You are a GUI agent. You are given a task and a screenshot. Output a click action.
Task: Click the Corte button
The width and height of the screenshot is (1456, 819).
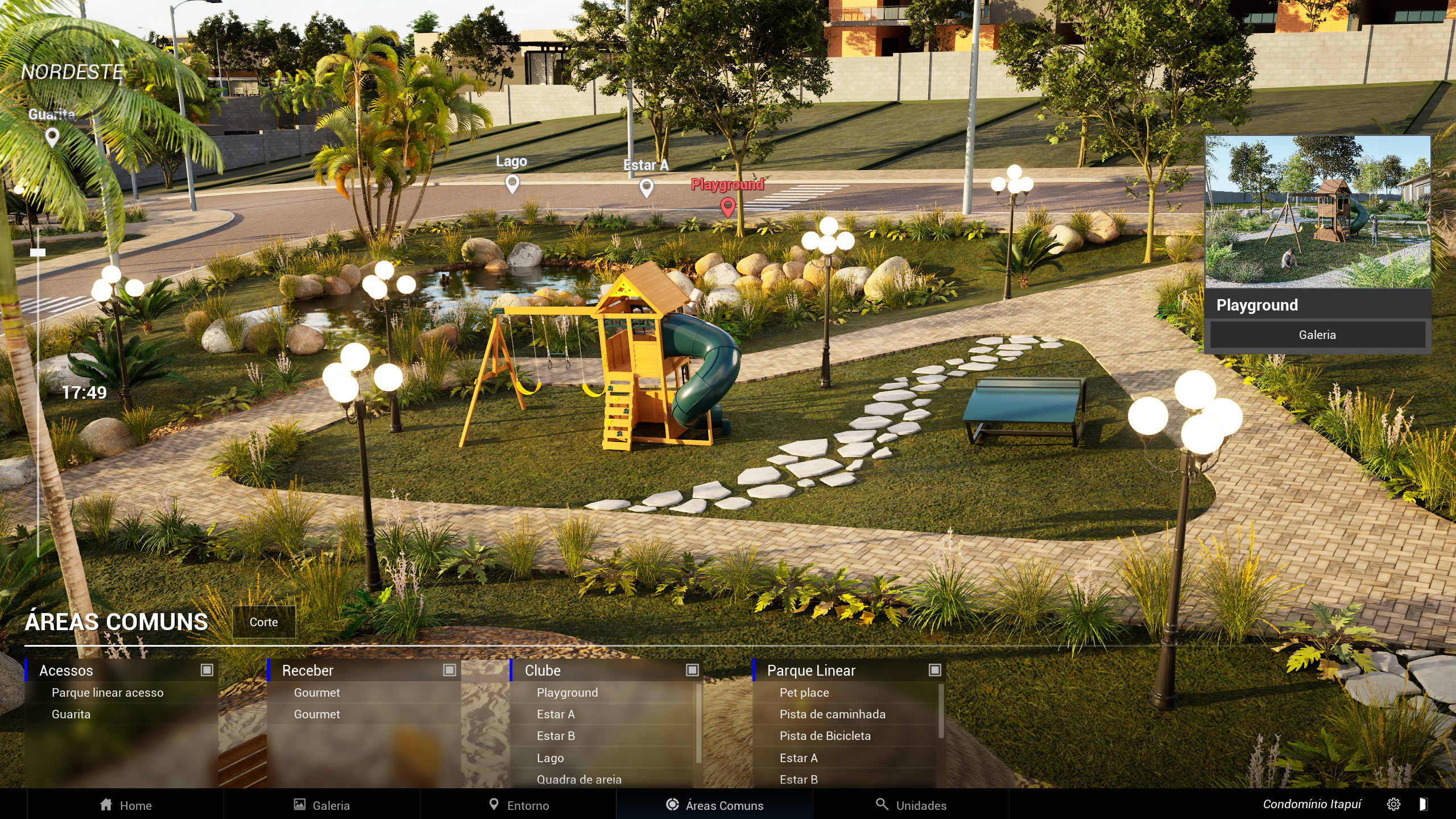click(x=264, y=622)
